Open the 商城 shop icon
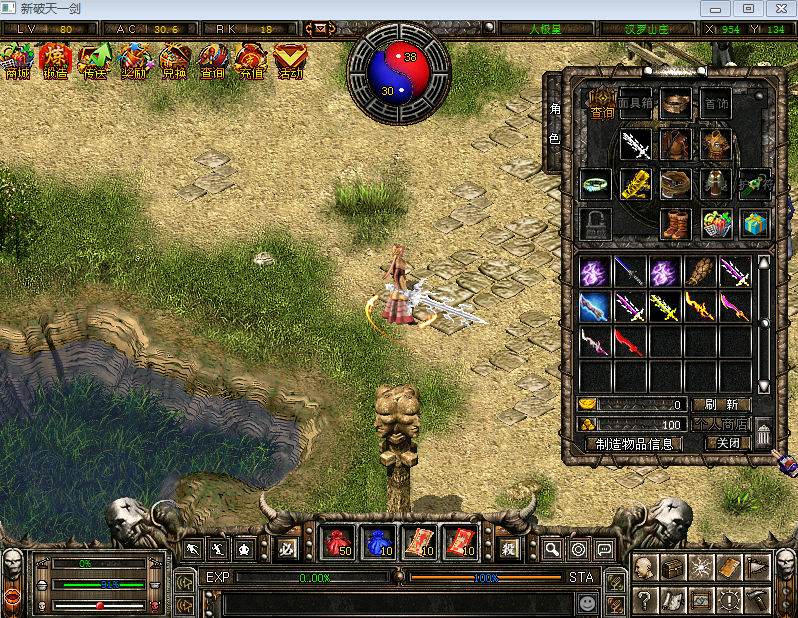Screen dimensions: 798x618 [x=18, y=62]
